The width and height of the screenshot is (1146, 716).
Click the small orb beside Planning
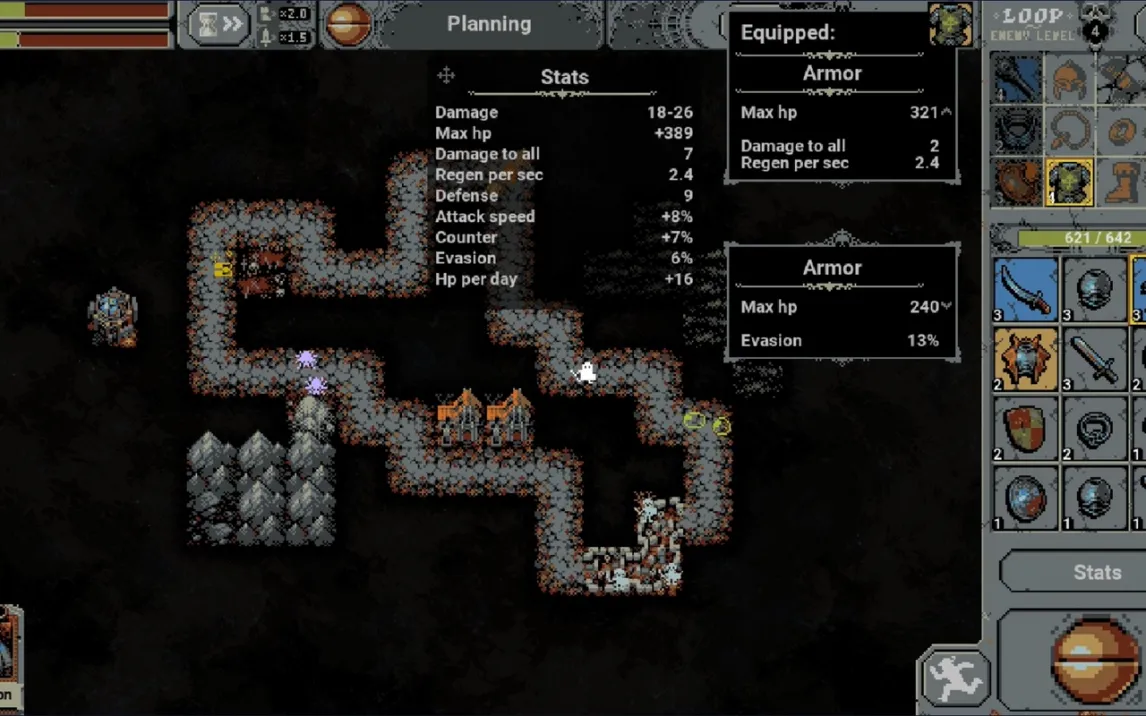[x=348, y=25]
